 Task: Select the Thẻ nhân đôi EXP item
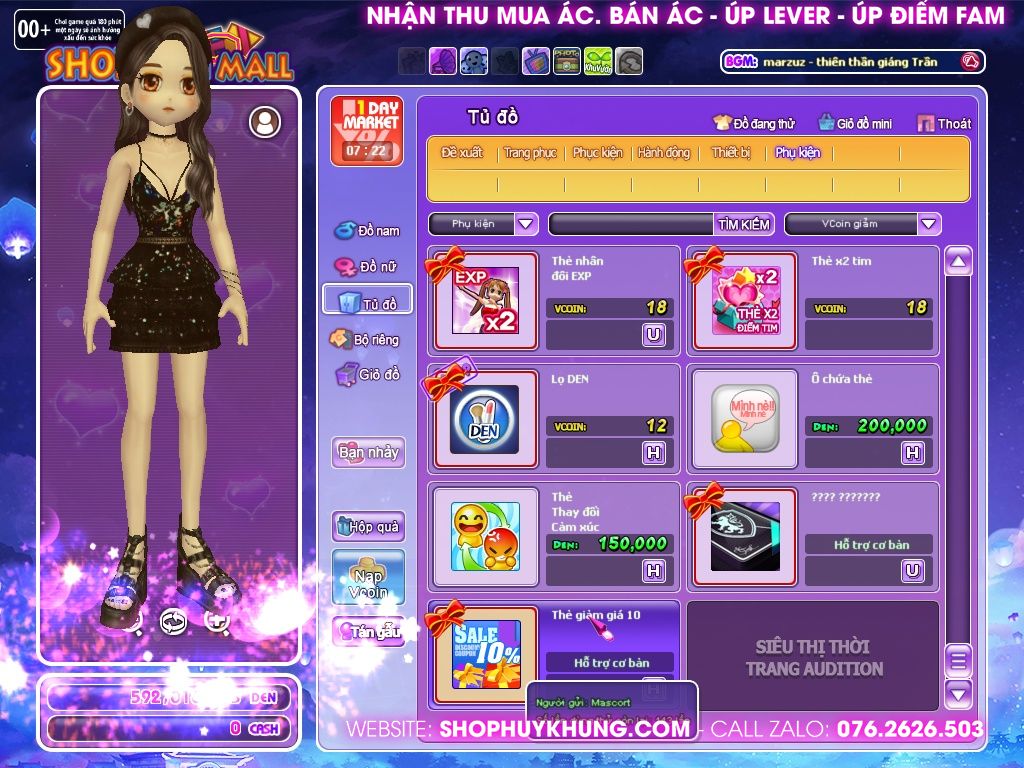[x=485, y=300]
